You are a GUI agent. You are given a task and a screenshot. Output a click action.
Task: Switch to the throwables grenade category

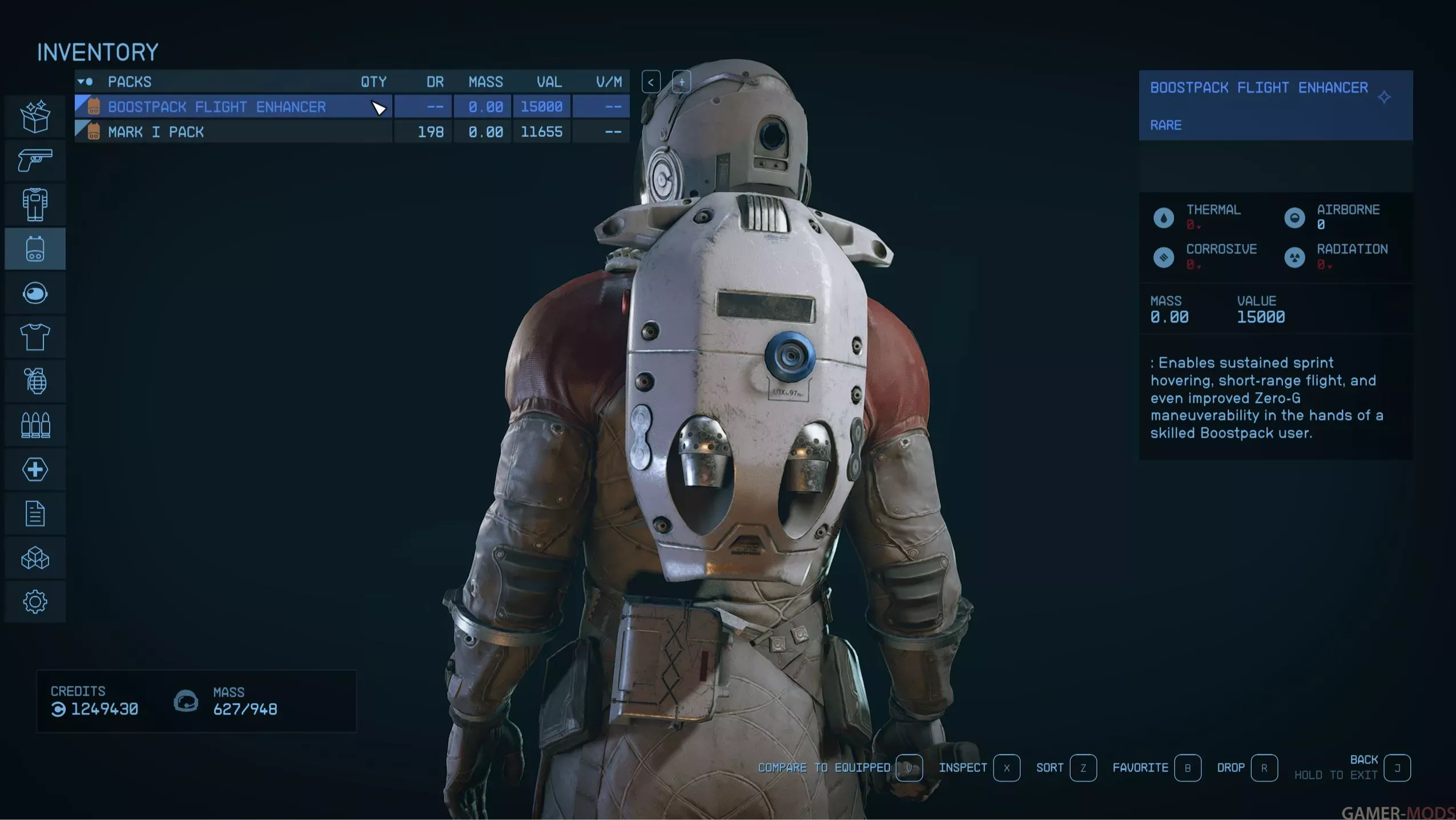point(35,381)
